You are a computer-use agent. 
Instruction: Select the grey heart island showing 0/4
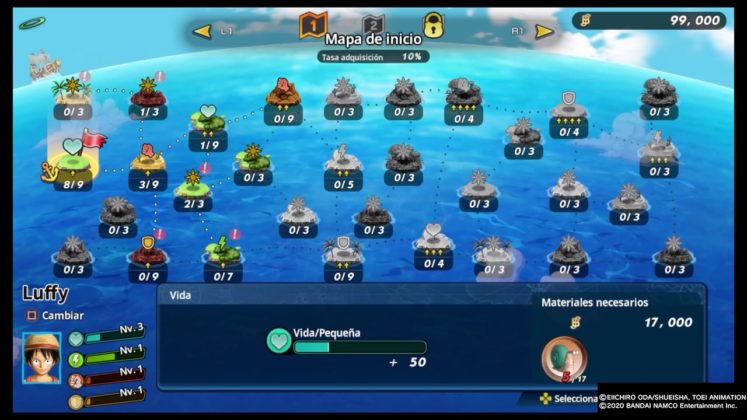tap(433, 242)
